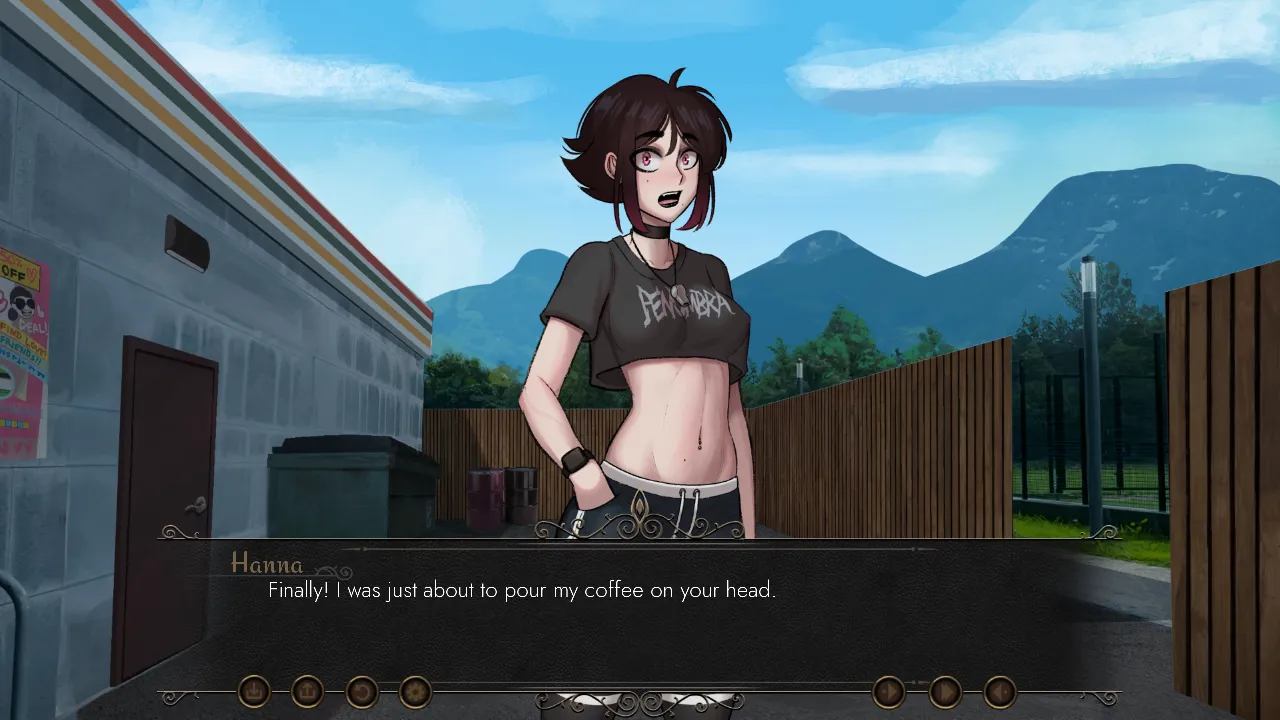Click the circular arrow rollback icon
The height and width of the screenshot is (720, 1280).
[x=362, y=691]
